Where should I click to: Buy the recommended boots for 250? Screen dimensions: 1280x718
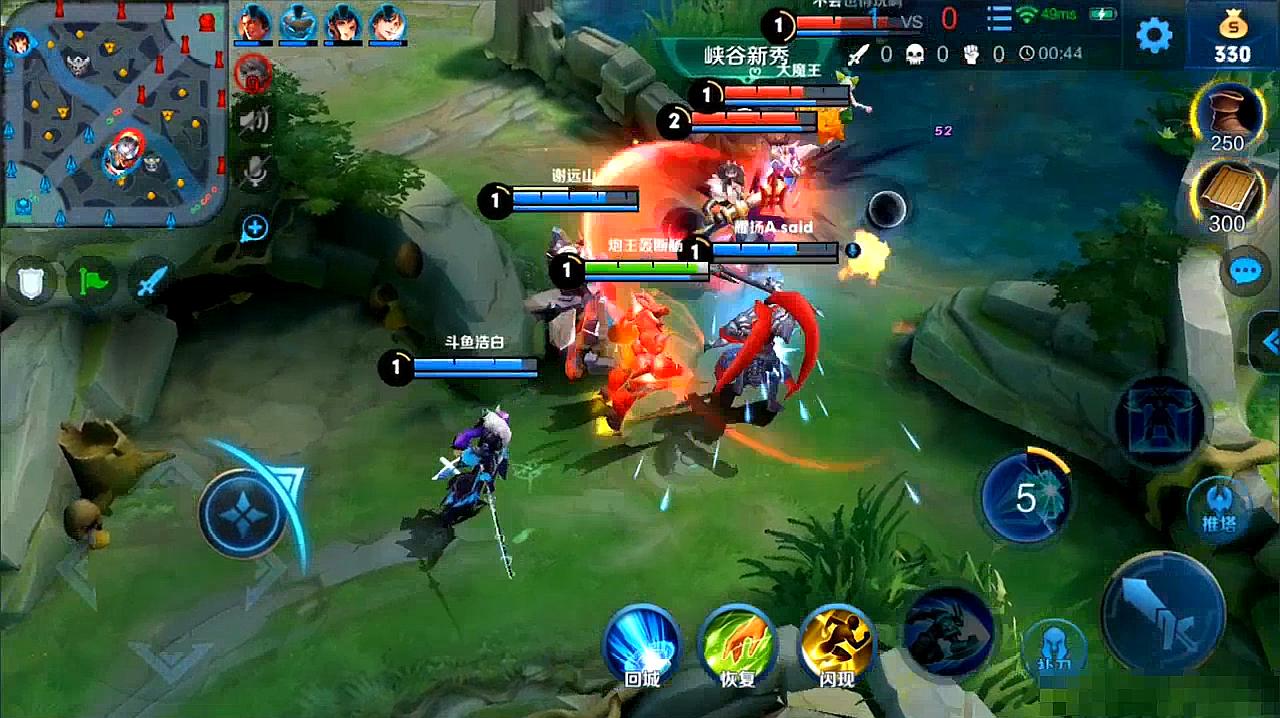click(1226, 117)
